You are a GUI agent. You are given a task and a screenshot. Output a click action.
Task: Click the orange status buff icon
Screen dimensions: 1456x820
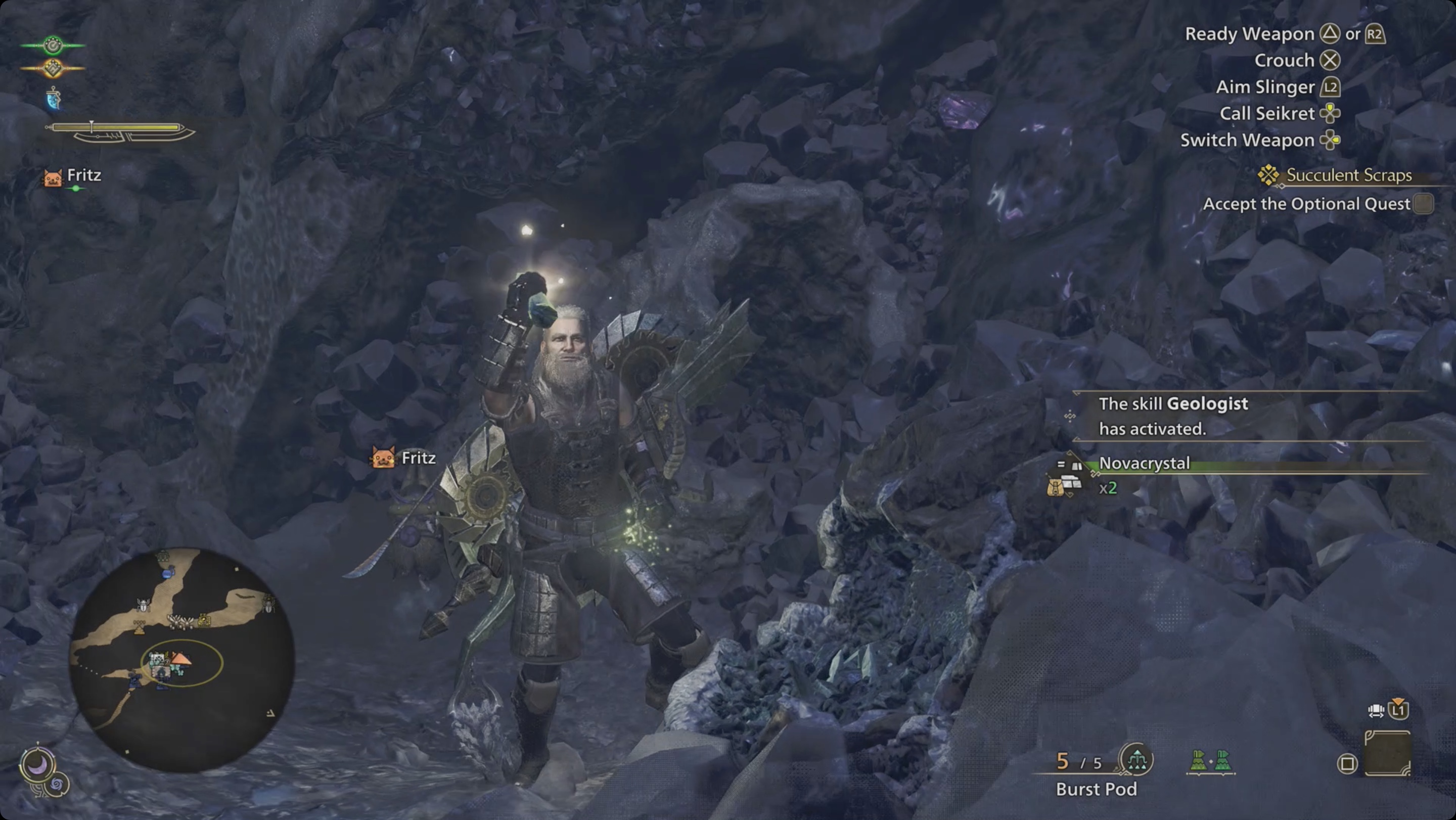point(53,68)
